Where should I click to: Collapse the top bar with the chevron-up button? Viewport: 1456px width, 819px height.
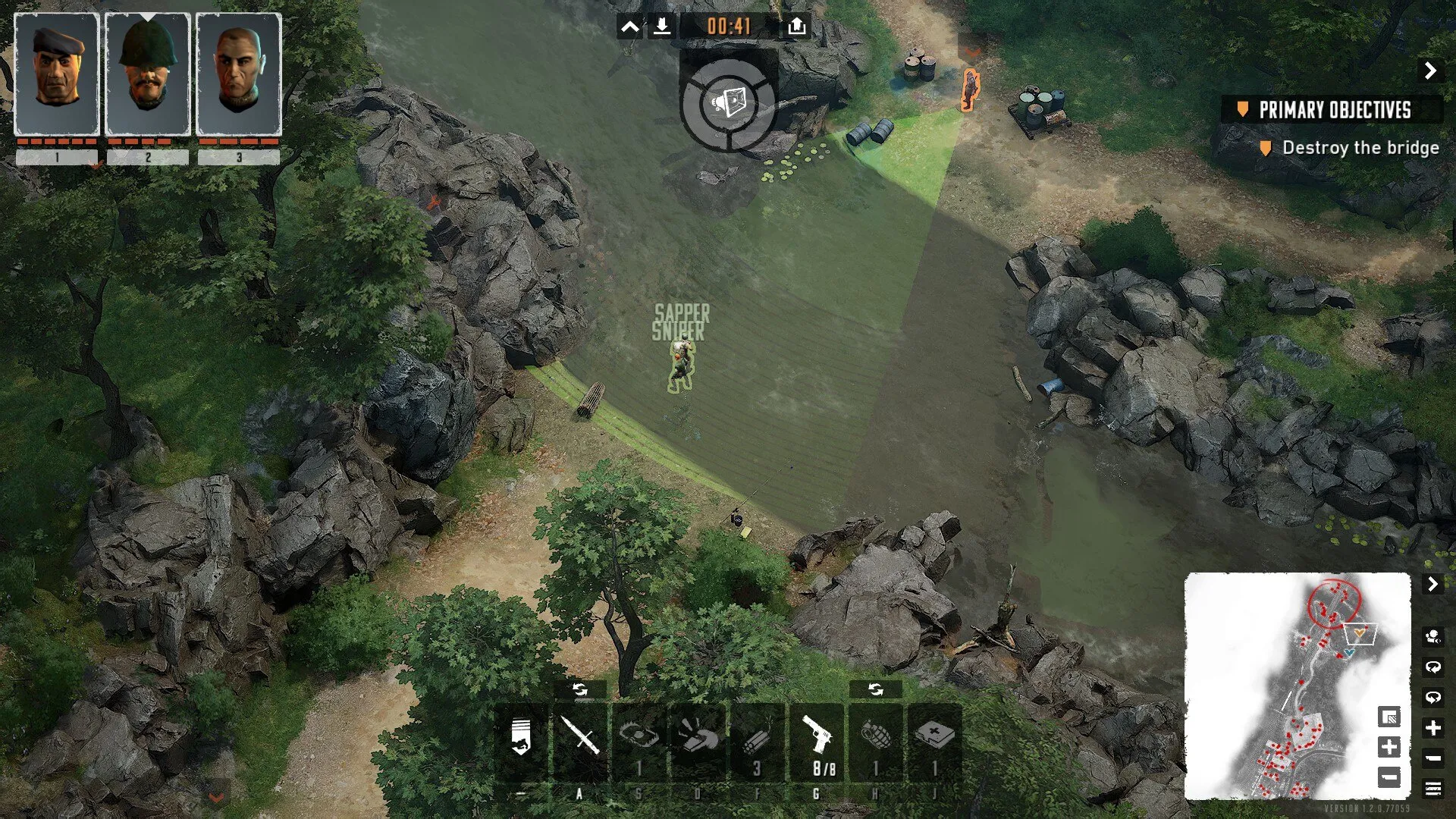tap(630, 28)
